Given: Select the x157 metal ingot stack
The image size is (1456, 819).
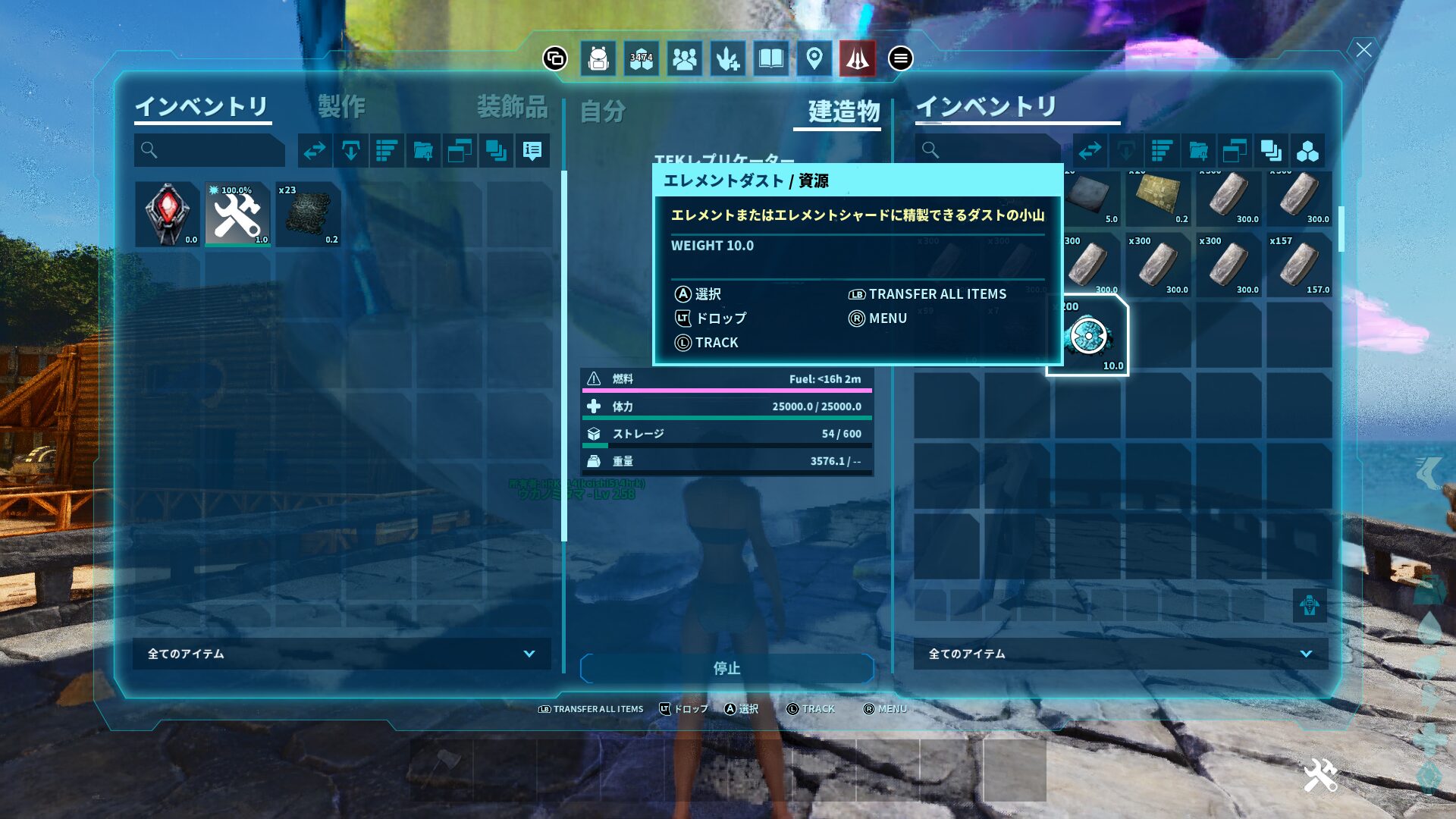Looking at the screenshot, I should (x=1299, y=265).
